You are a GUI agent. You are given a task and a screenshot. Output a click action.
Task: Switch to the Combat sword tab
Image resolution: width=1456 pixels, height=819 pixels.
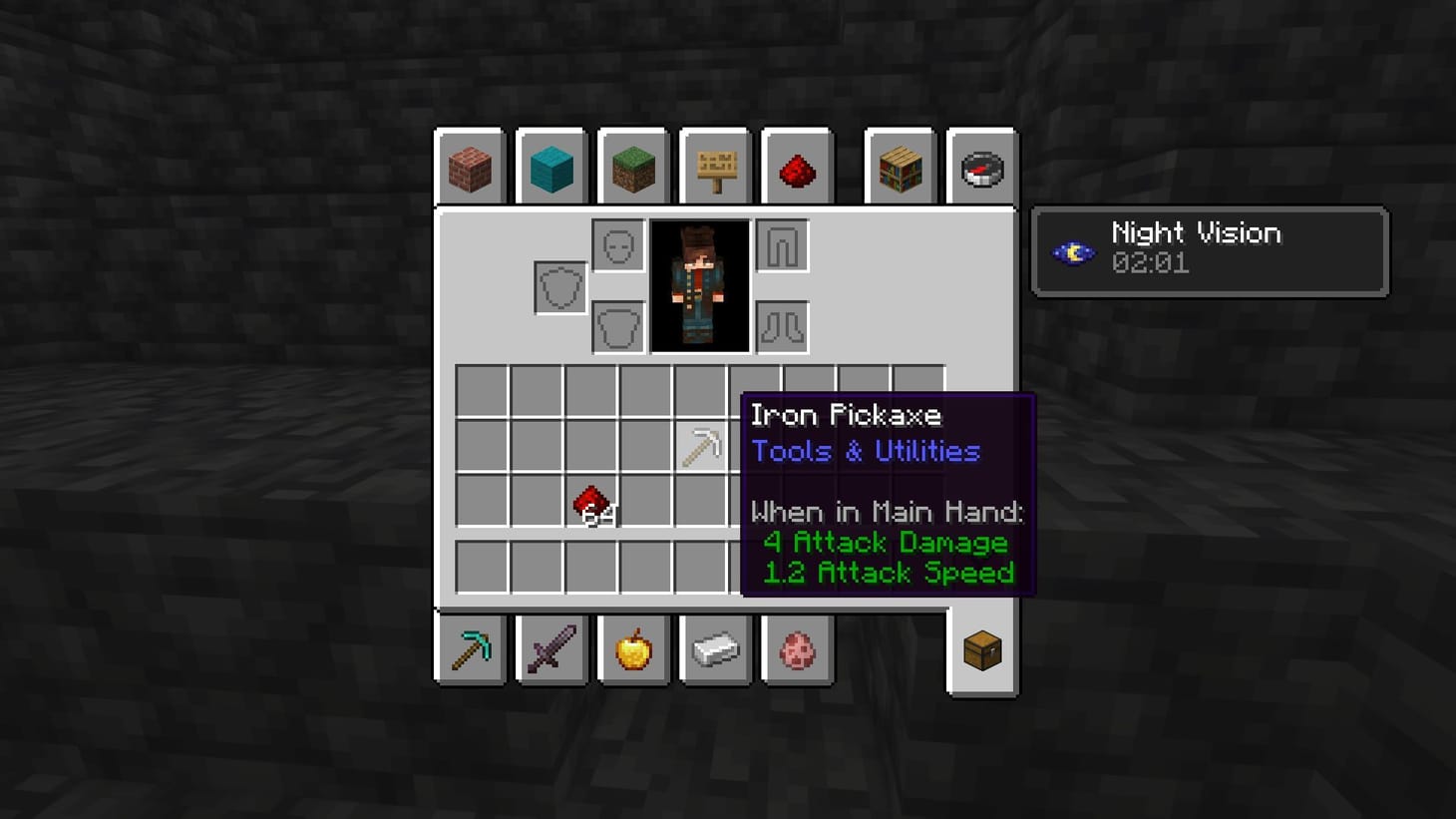[x=551, y=649]
